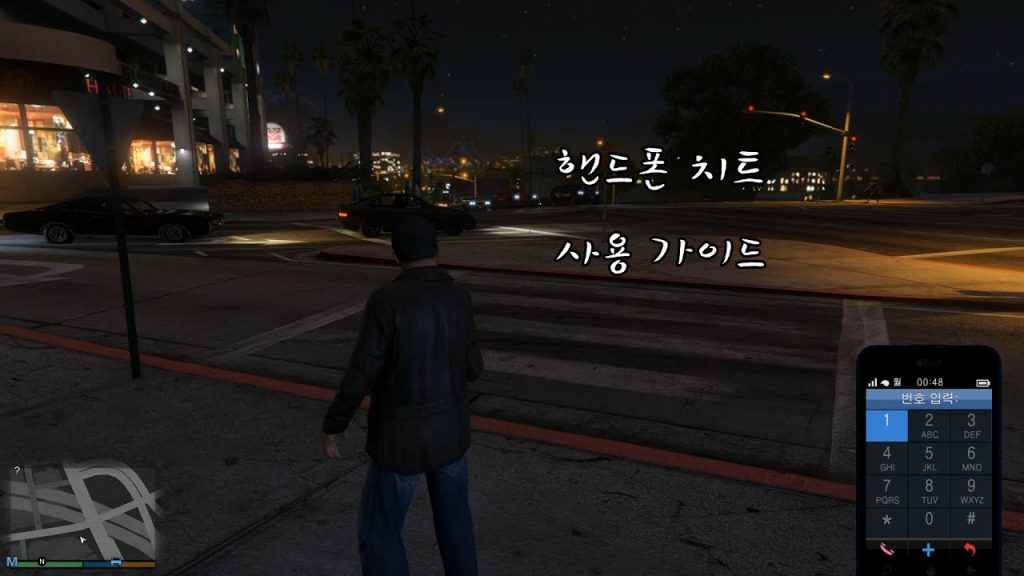Tap the 2 ABC key
This screenshot has height=576, width=1024.
coord(929,425)
